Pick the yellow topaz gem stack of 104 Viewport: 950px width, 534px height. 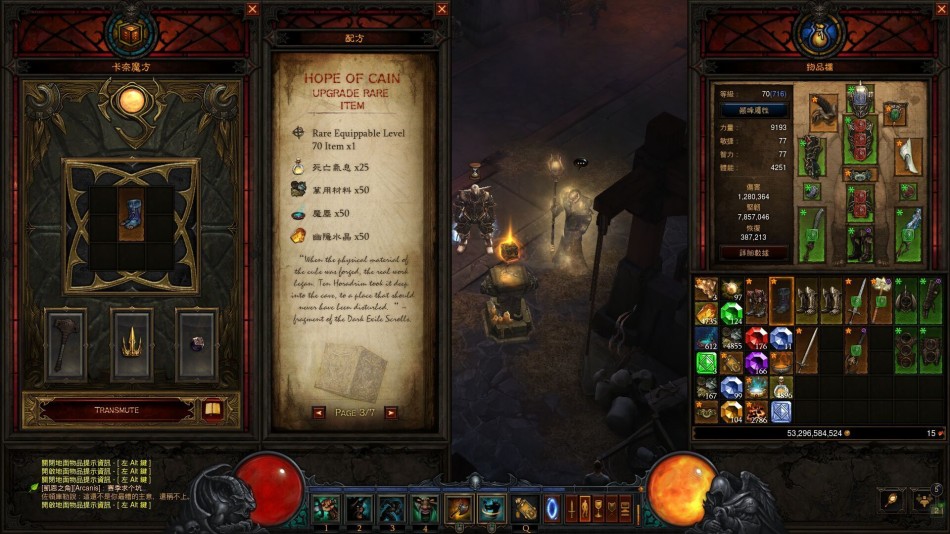point(732,411)
